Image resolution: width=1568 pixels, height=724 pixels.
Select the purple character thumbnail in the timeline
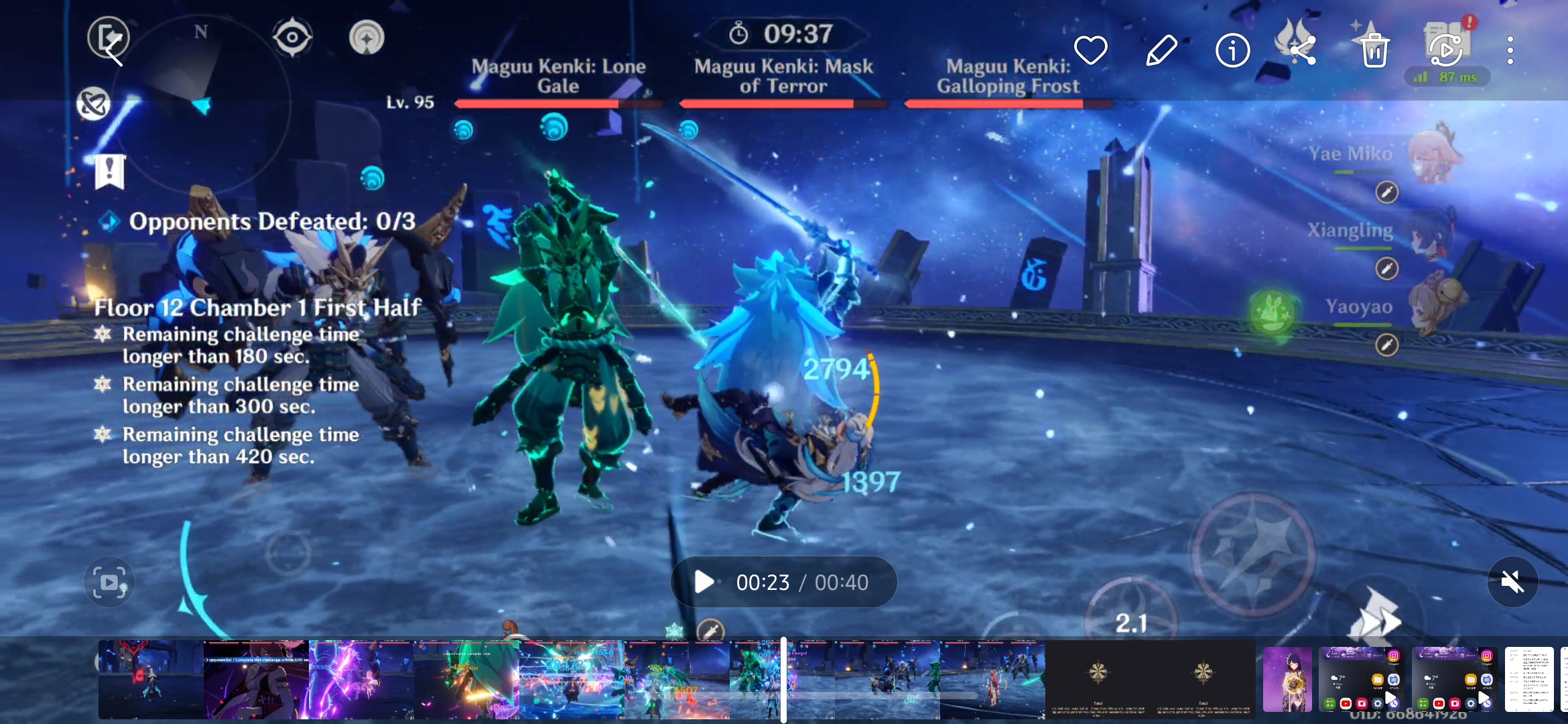(x=1287, y=680)
